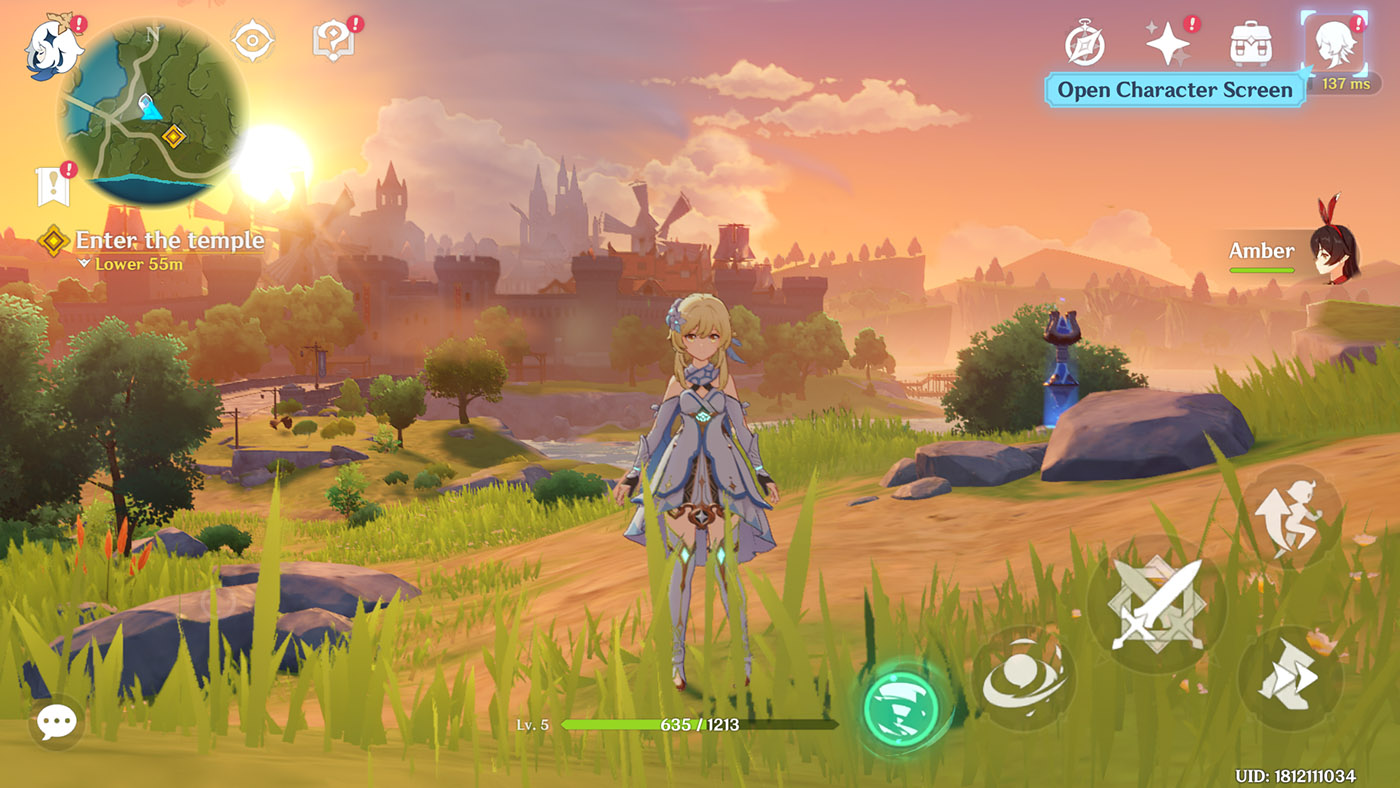Open the Wish star icon
The image size is (1400, 788).
point(1167,44)
